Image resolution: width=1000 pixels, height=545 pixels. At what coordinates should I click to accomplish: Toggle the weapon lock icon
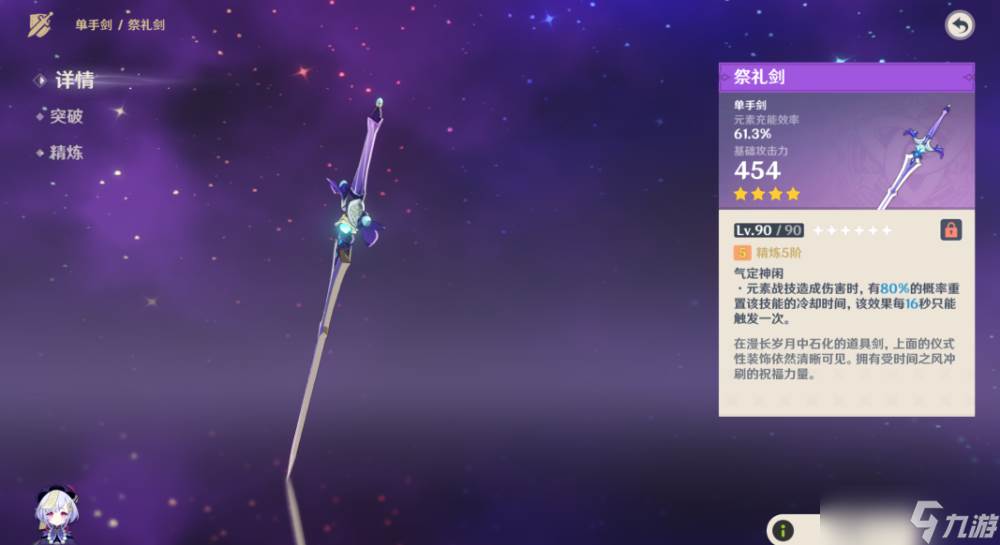pyautogui.click(x=951, y=230)
